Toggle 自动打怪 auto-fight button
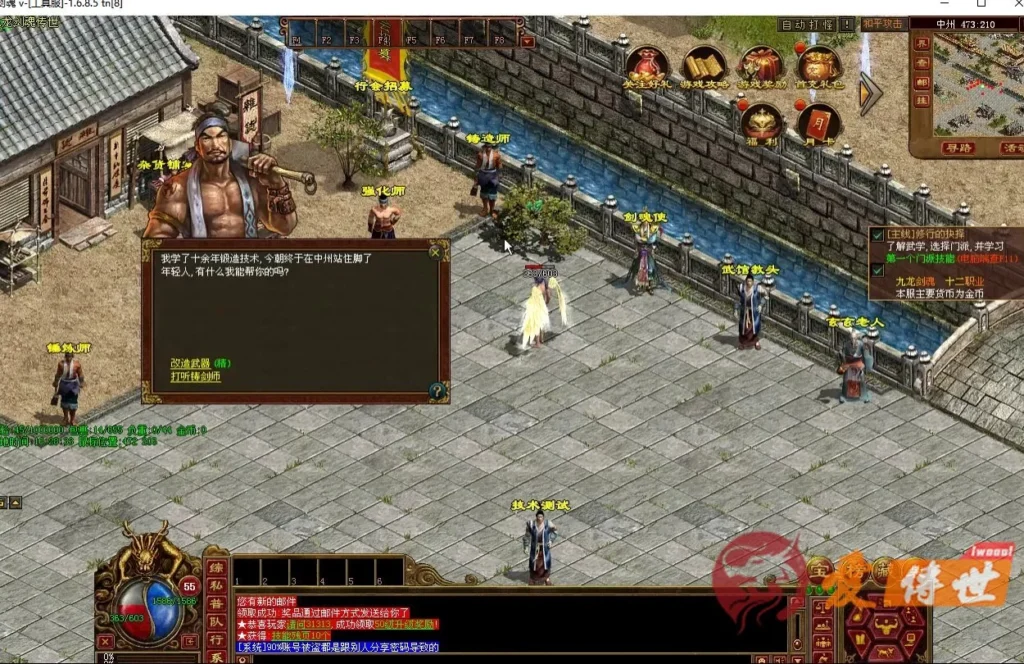 806,24
